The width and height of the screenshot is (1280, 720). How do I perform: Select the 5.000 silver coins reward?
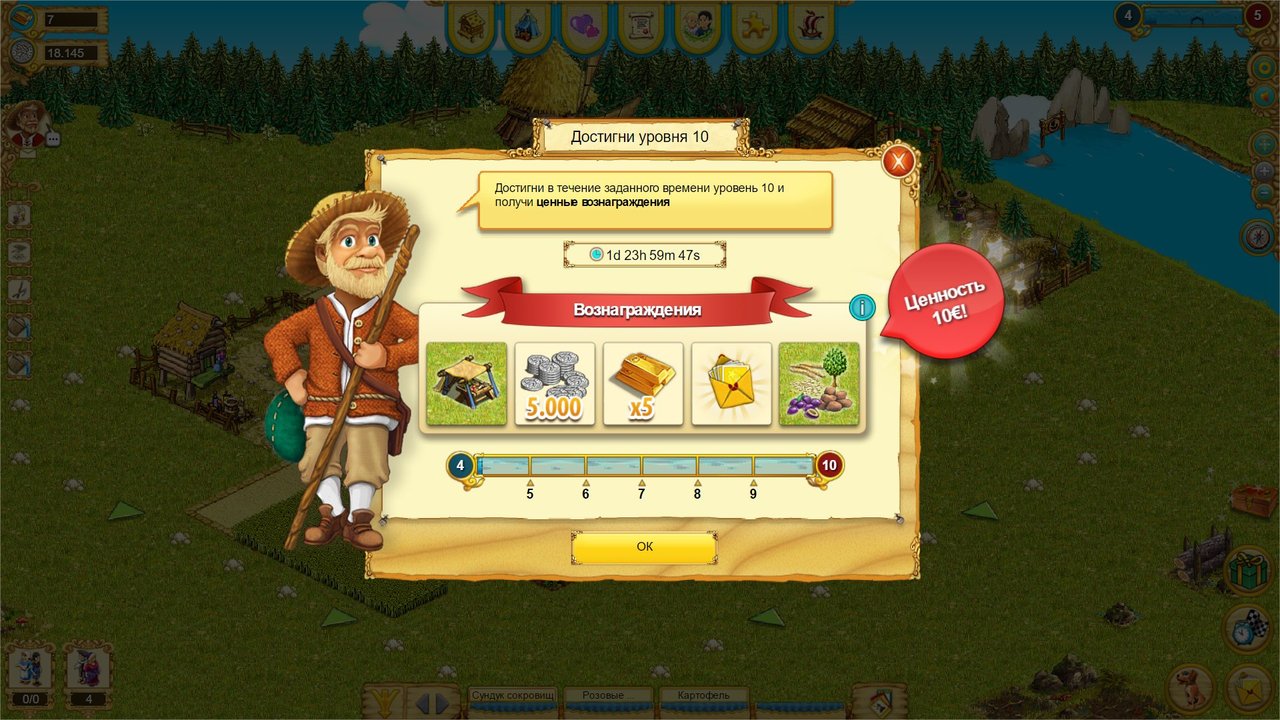pos(555,383)
